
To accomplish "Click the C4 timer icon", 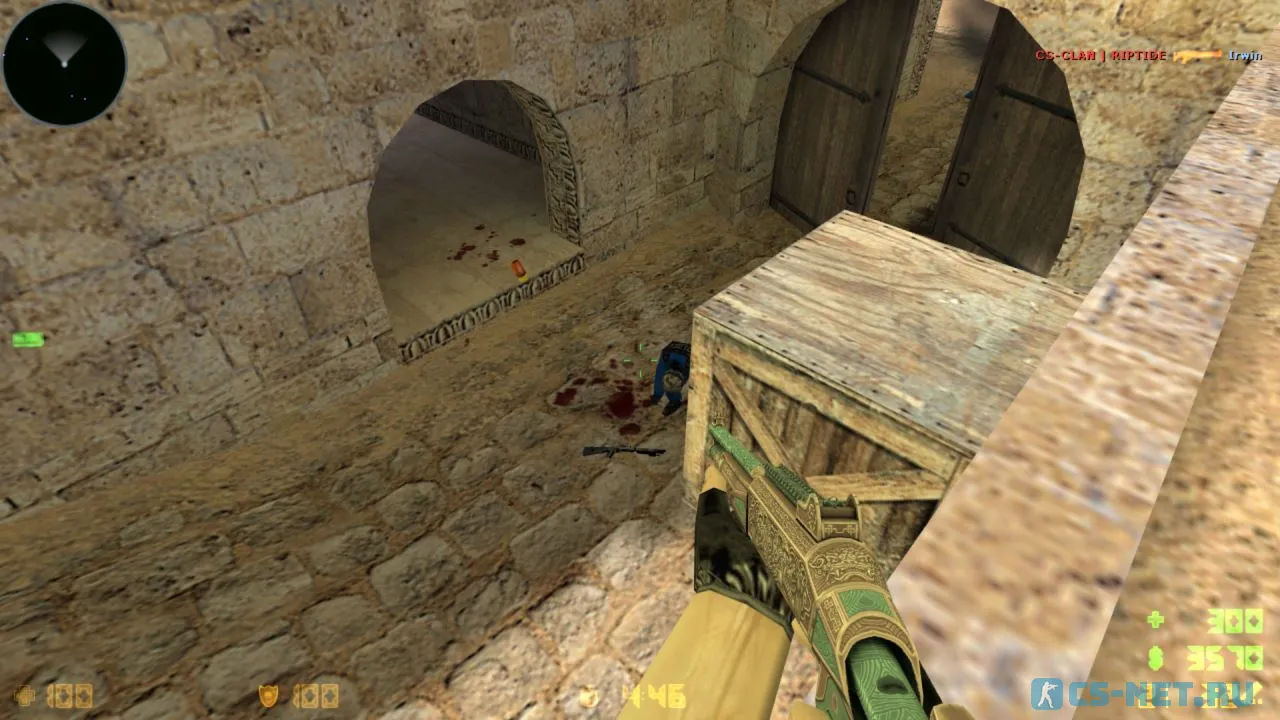I will coord(588,699).
